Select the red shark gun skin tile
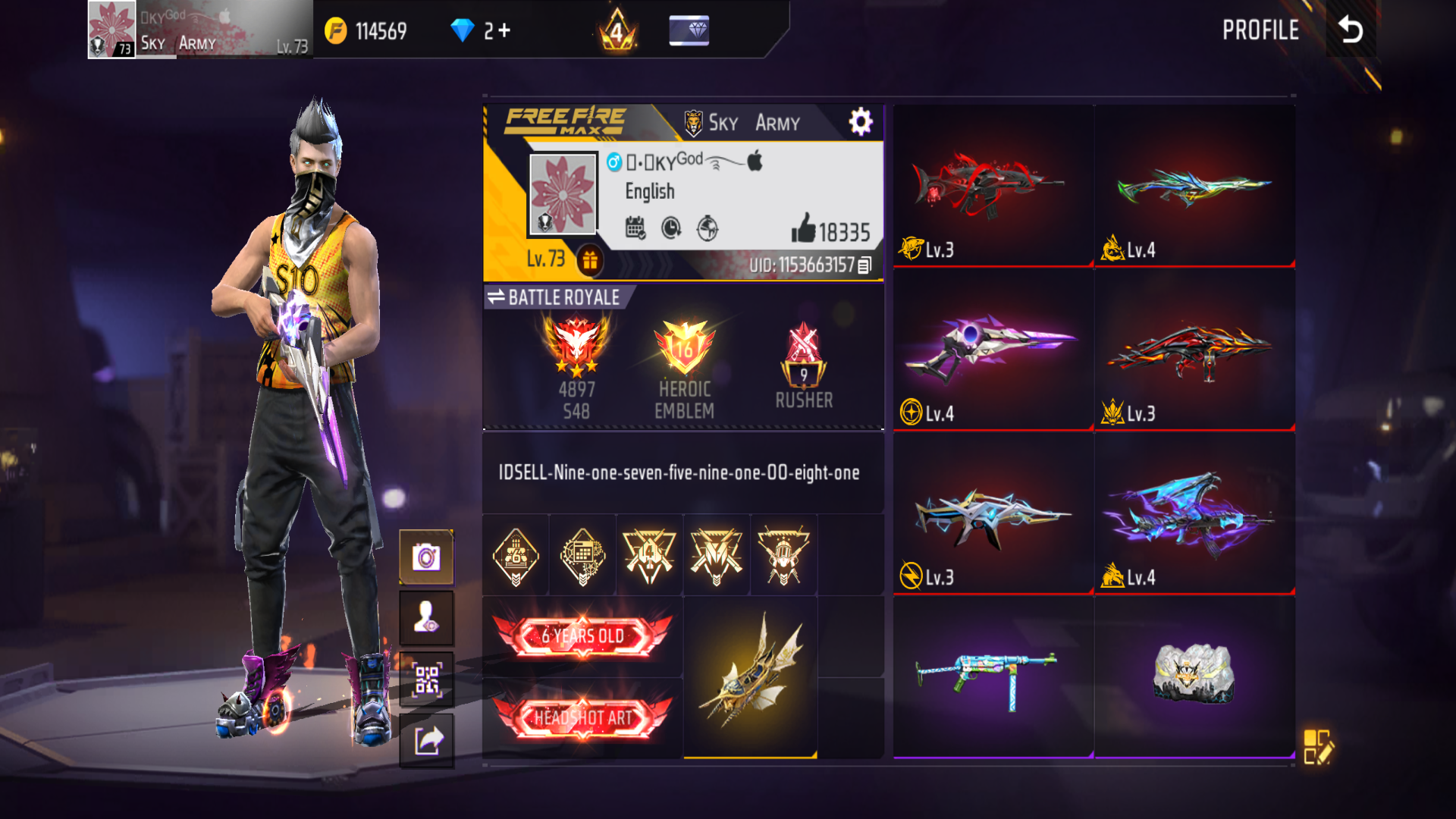 pyautogui.click(x=993, y=186)
